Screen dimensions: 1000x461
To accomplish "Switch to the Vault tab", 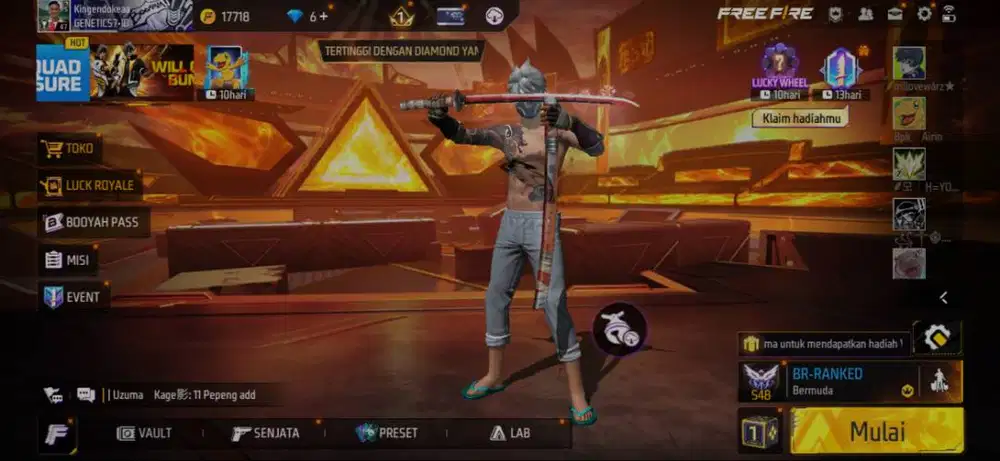I will [145, 433].
